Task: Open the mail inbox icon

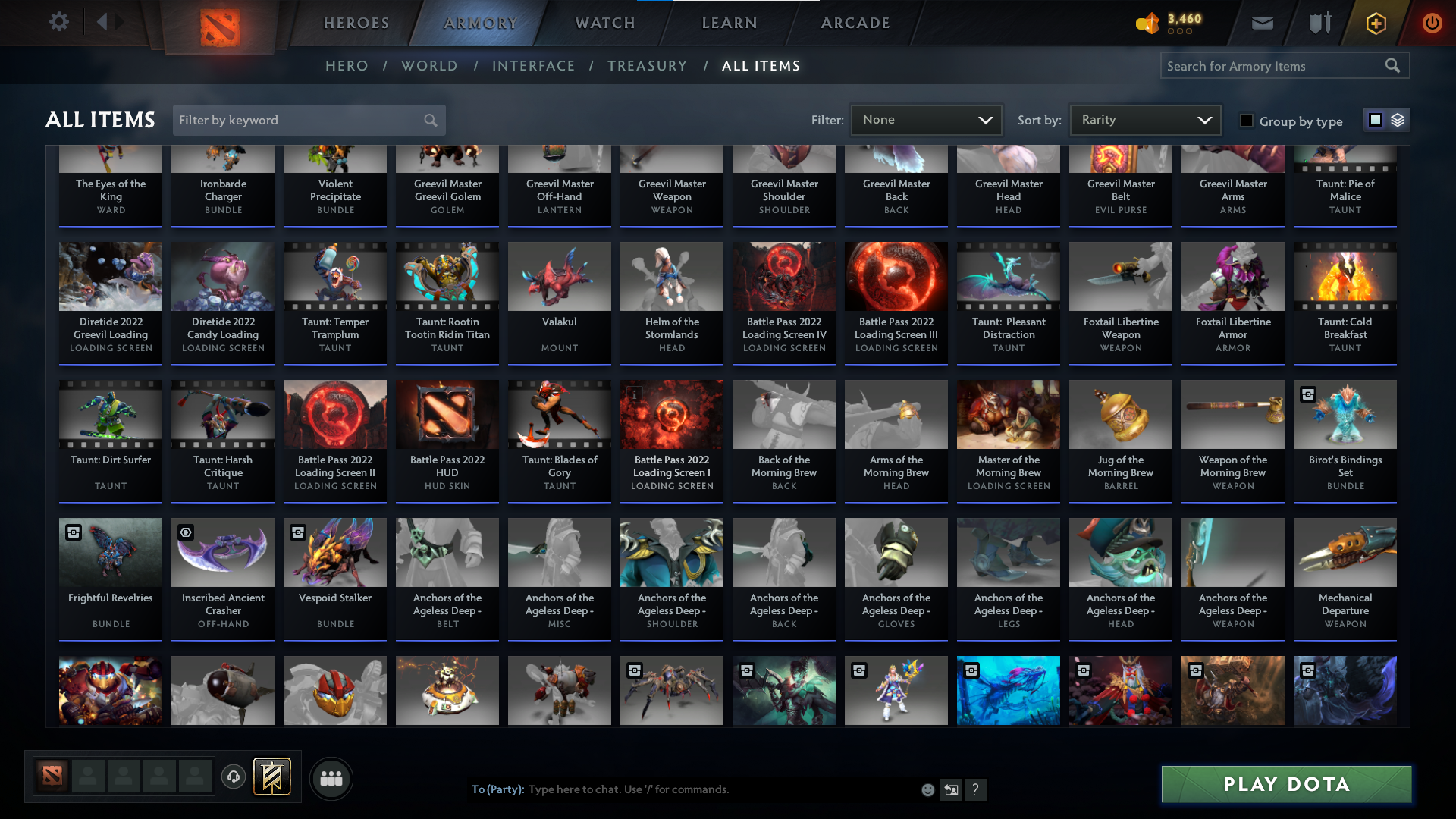Action: pos(1261,23)
